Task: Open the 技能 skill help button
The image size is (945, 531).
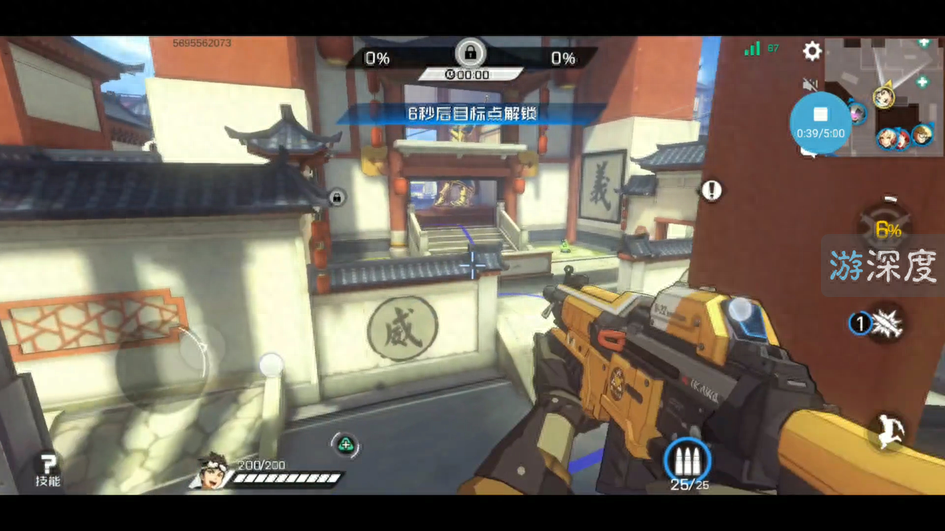Action: 47,468
